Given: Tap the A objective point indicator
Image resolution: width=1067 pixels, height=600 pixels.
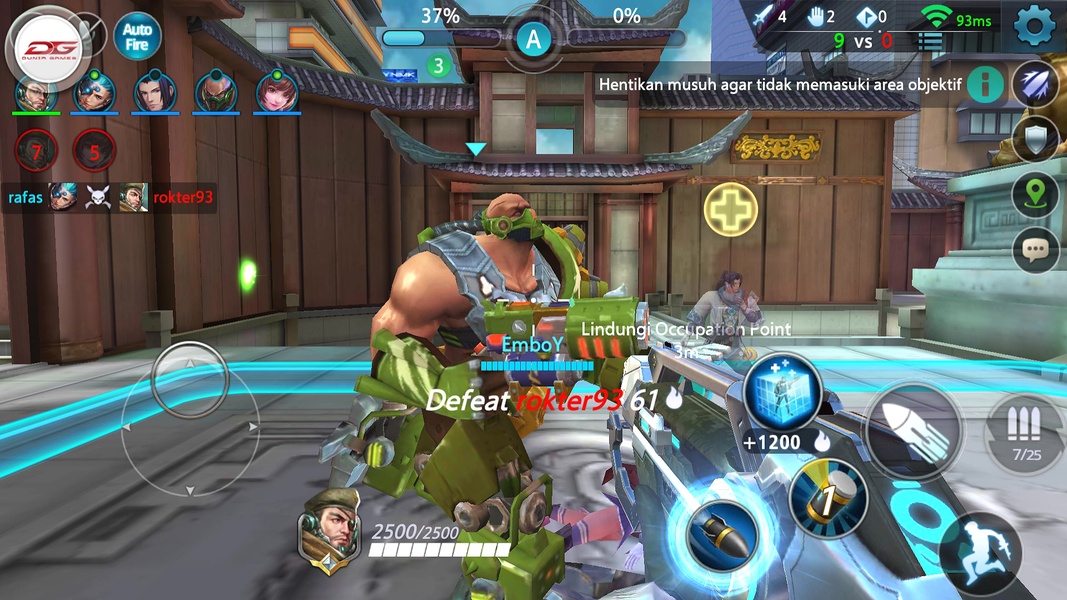Looking at the screenshot, I should 534,40.
